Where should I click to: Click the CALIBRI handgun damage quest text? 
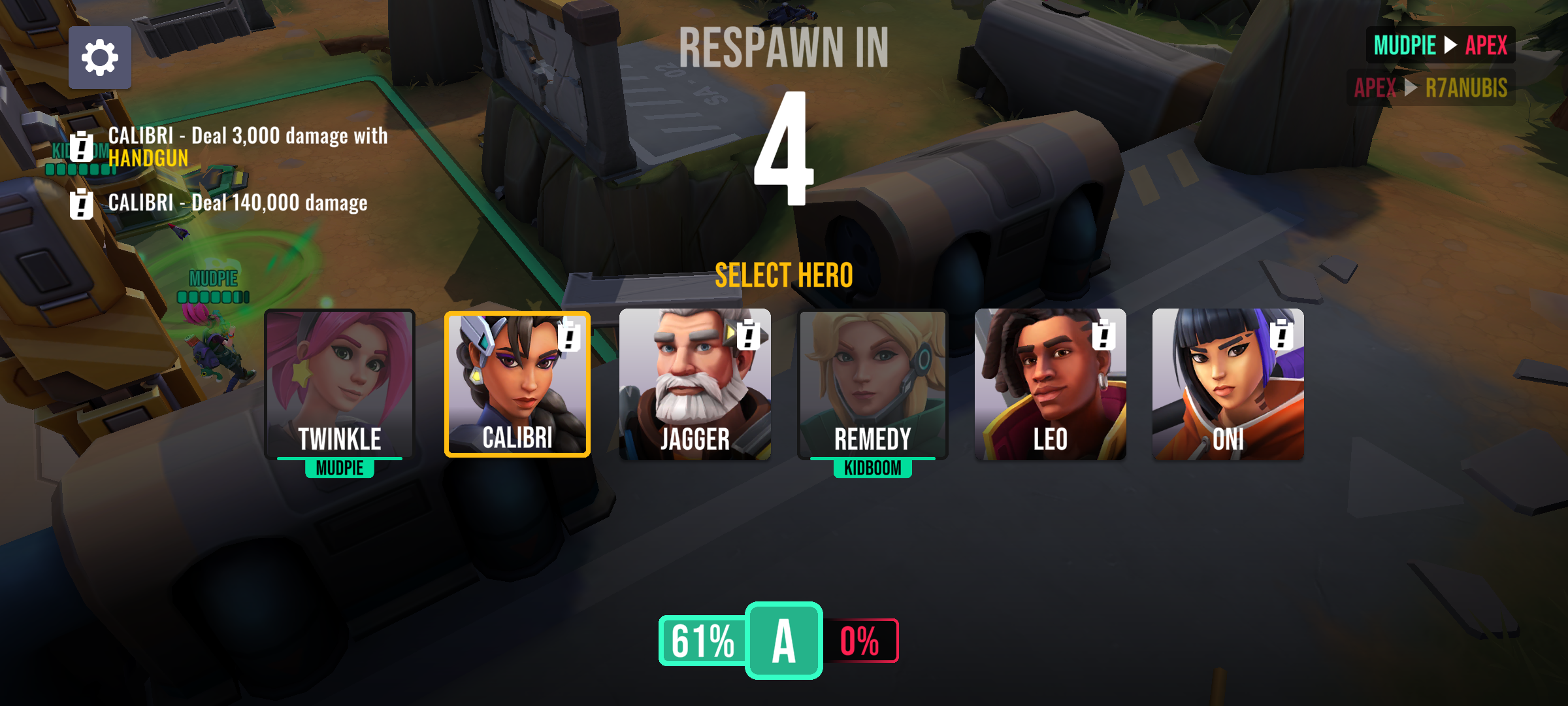248,147
